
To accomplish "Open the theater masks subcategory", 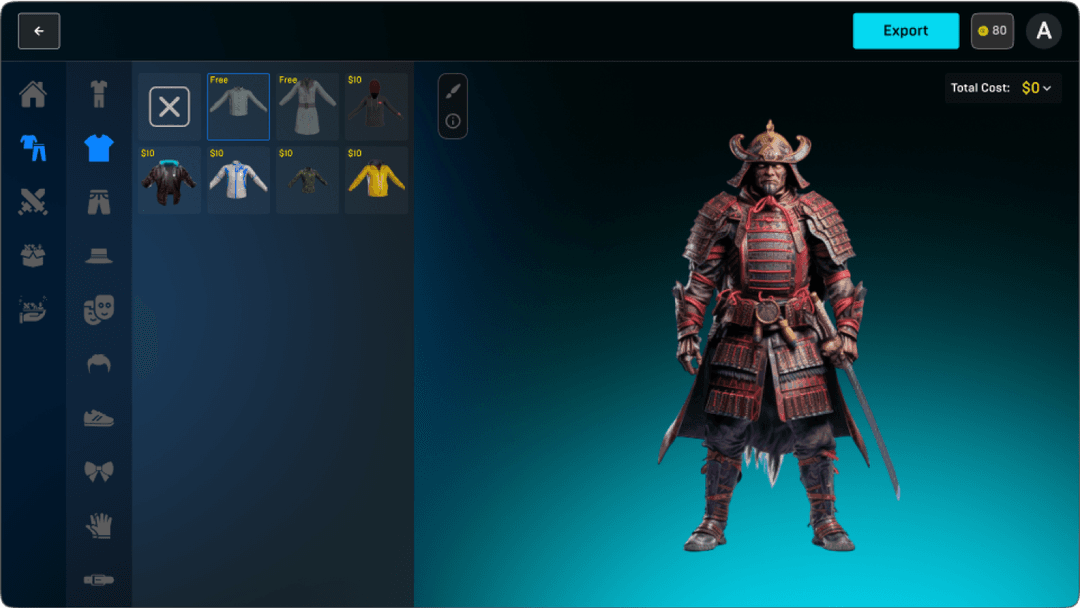I will pyautogui.click(x=98, y=310).
